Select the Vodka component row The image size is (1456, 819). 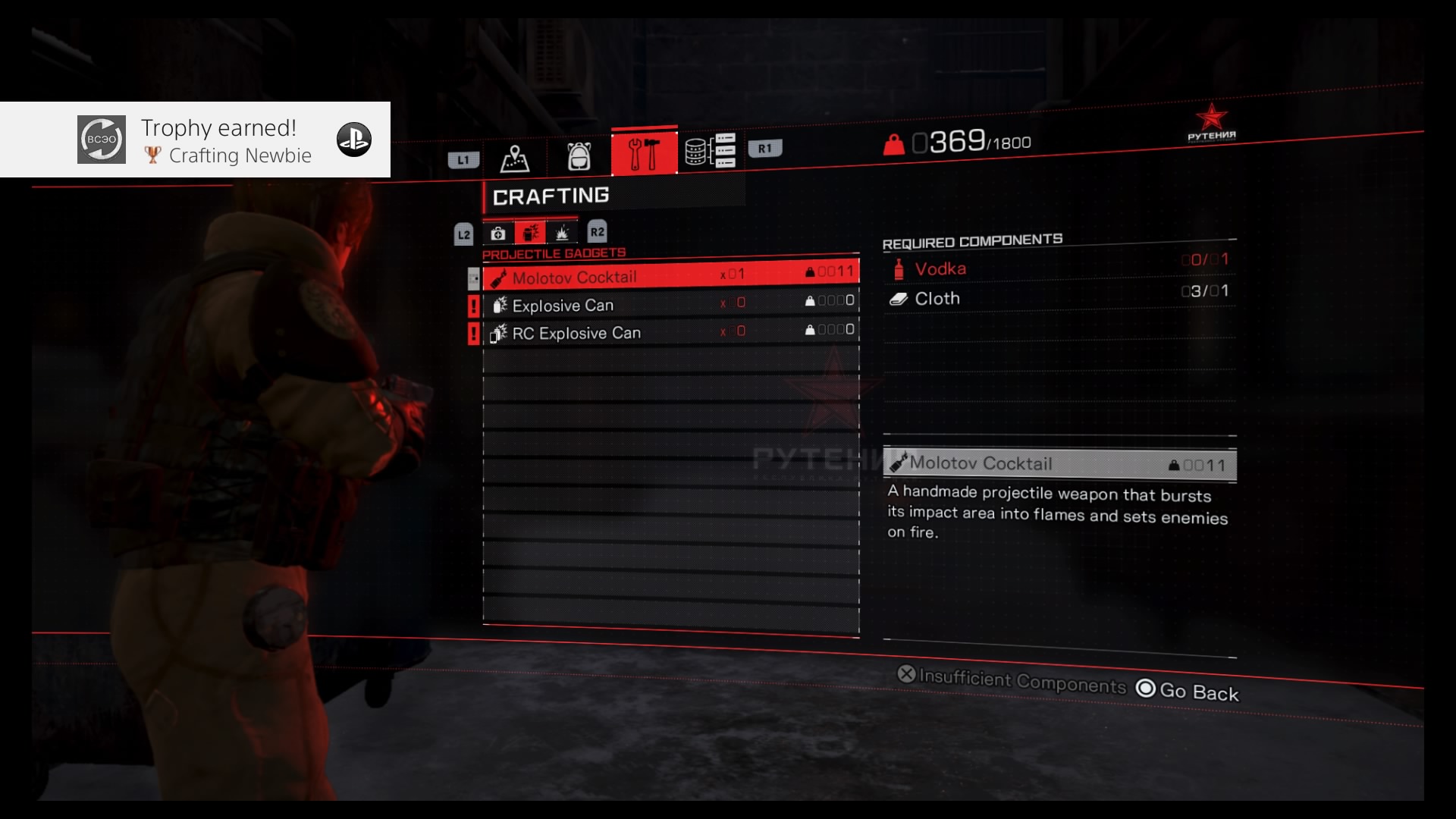tap(1059, 268)
